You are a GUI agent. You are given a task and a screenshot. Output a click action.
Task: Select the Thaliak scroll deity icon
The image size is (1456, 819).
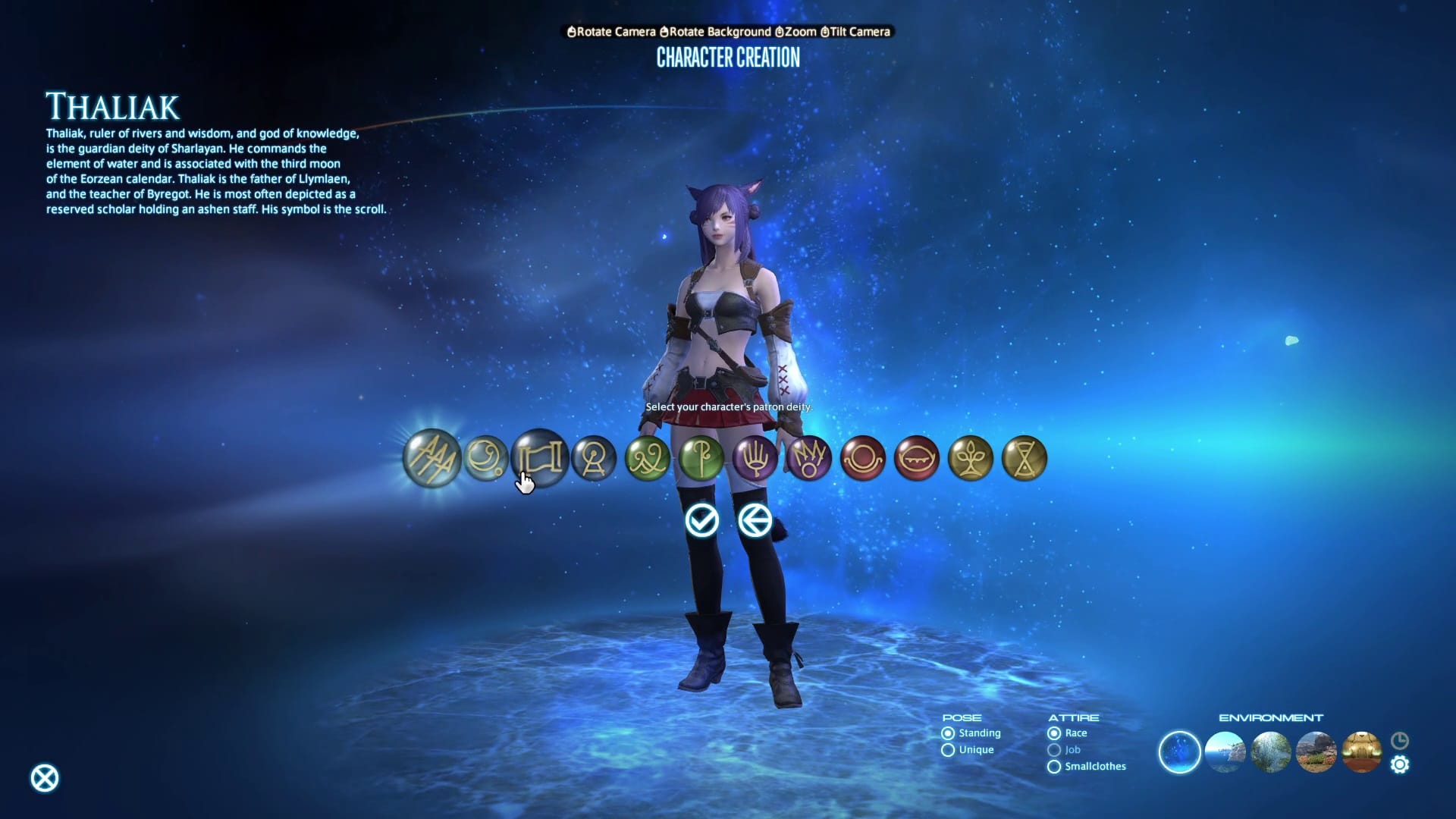[540, 457]
